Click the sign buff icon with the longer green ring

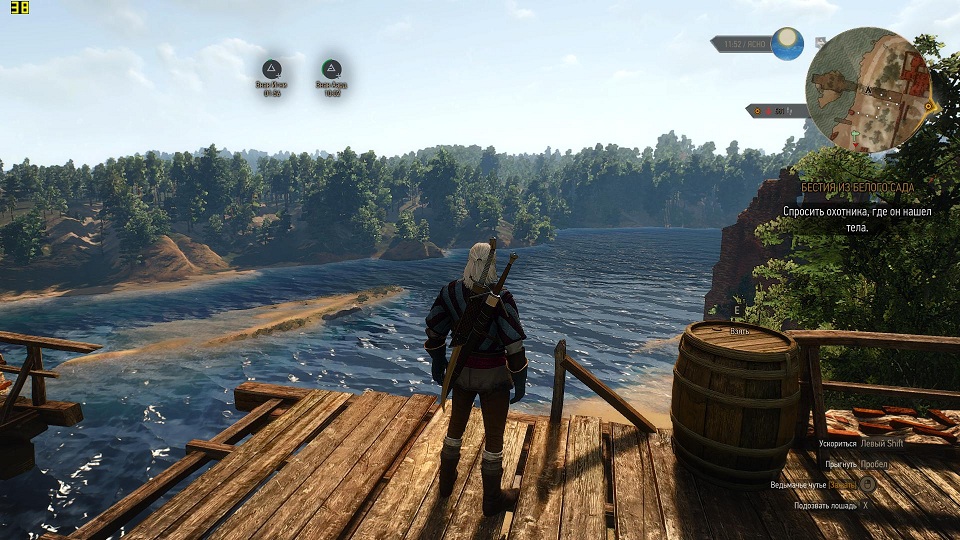(331, 69)
